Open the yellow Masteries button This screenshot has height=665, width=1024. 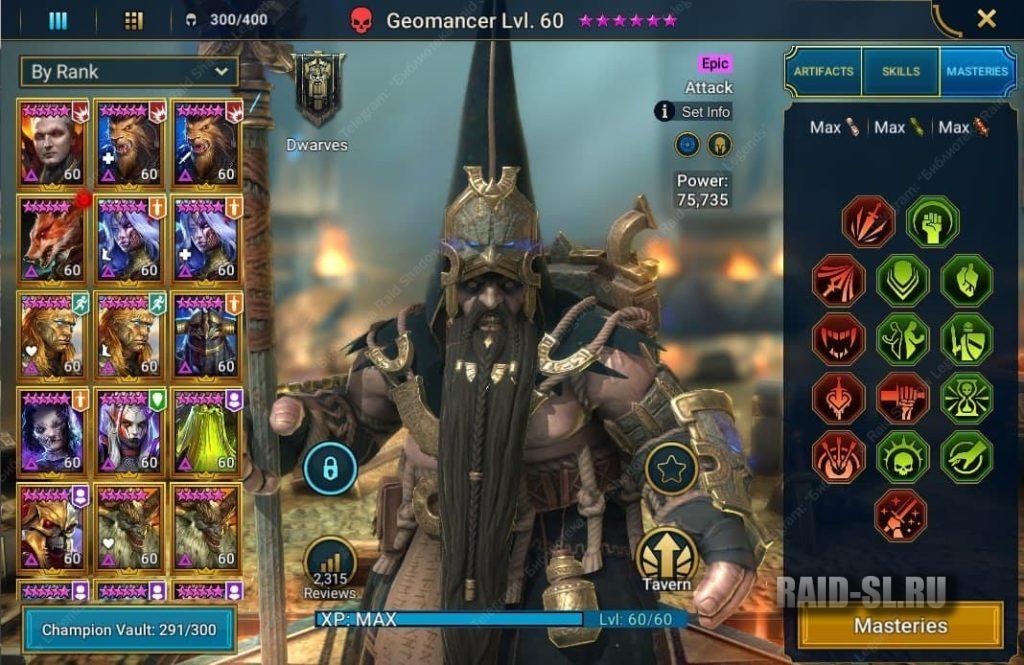(900, 626)
